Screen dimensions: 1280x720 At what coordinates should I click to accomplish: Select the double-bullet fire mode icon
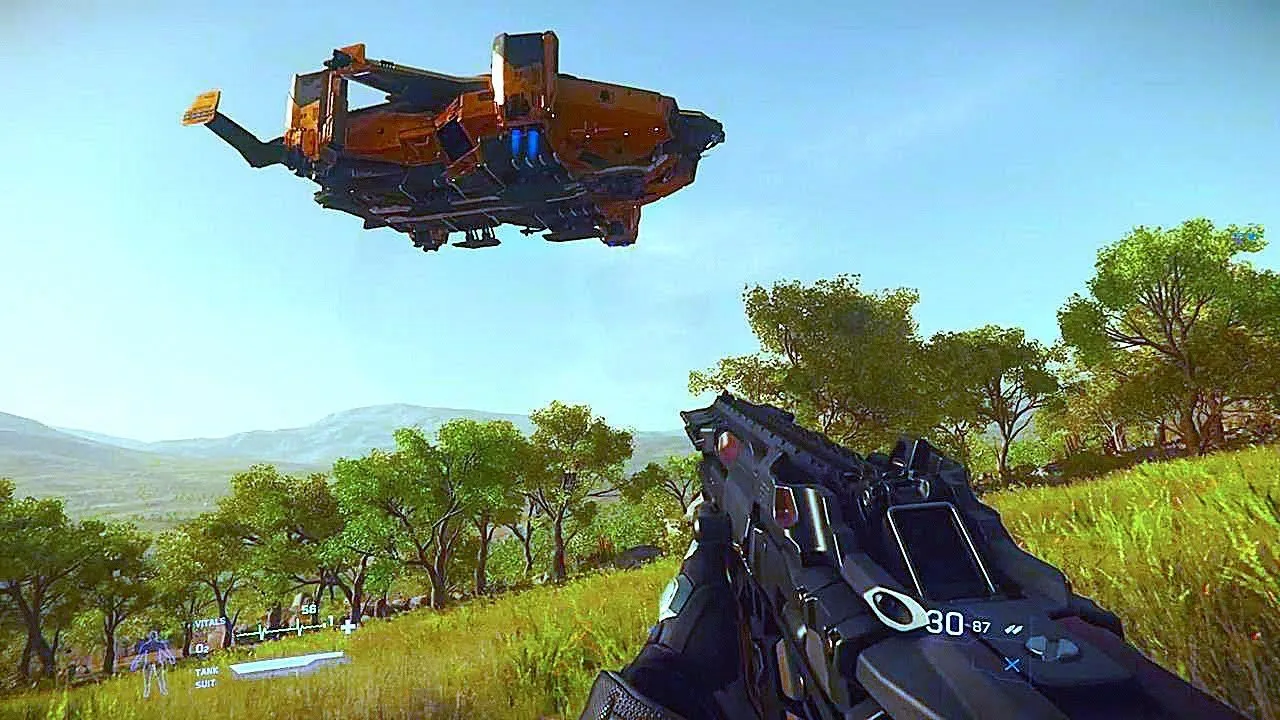[1014, 628]
